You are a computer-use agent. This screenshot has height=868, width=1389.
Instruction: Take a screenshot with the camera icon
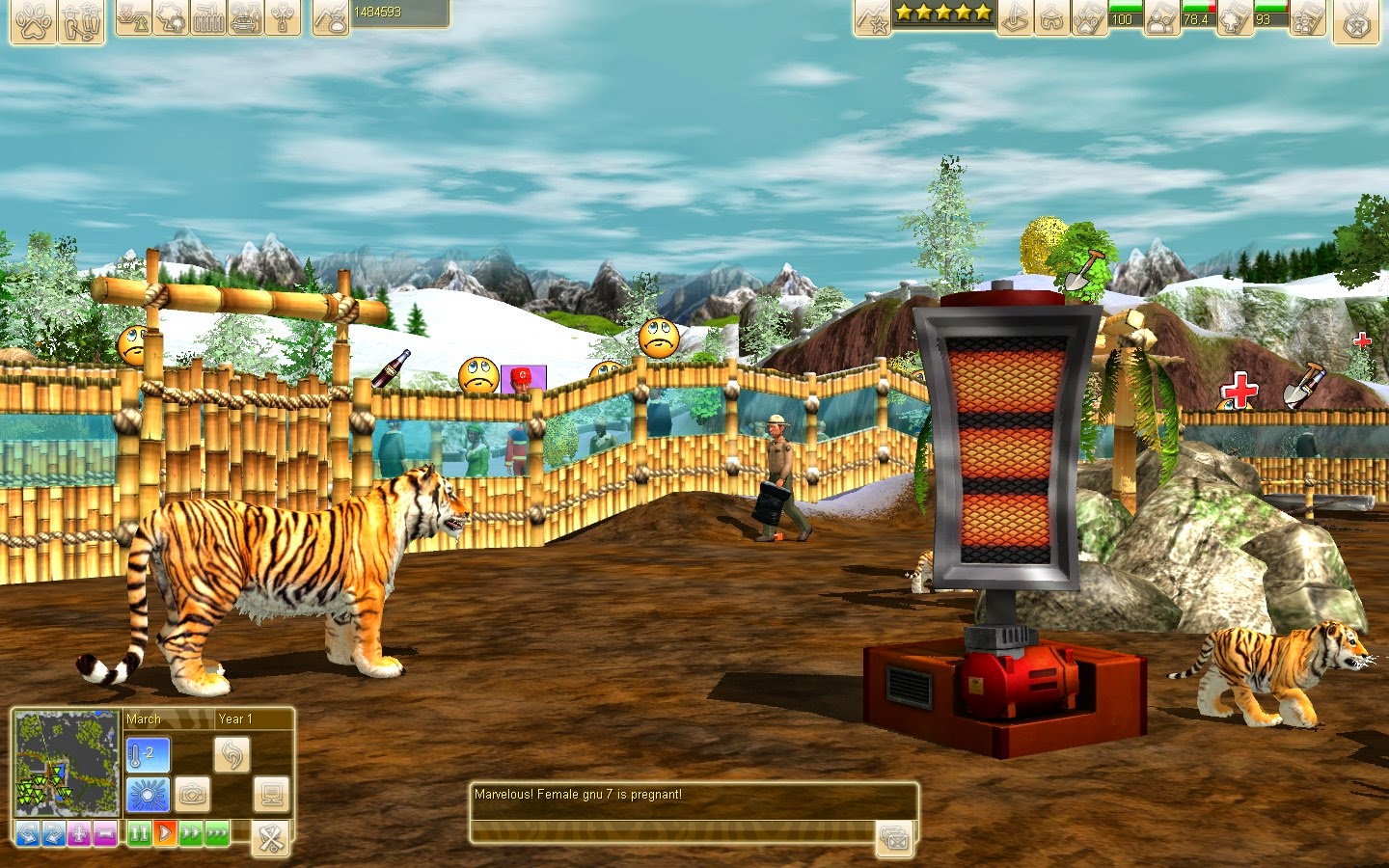point(192,795)
